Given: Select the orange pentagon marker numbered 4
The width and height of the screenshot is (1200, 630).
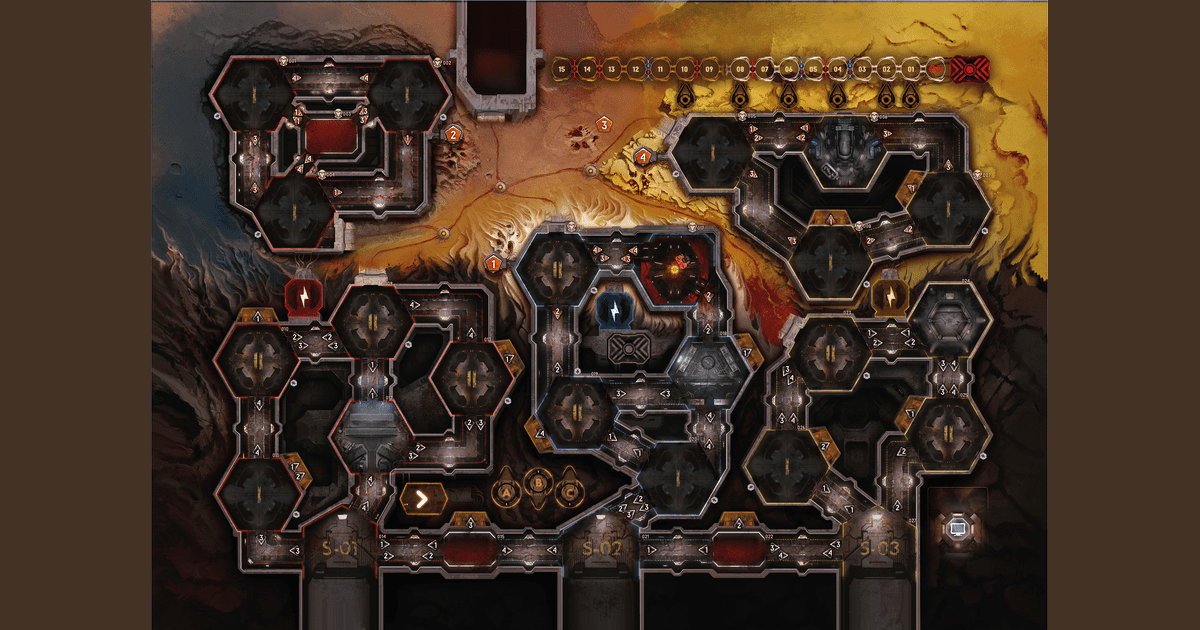Looking at the screenshot, I should [x=642, y=156].
